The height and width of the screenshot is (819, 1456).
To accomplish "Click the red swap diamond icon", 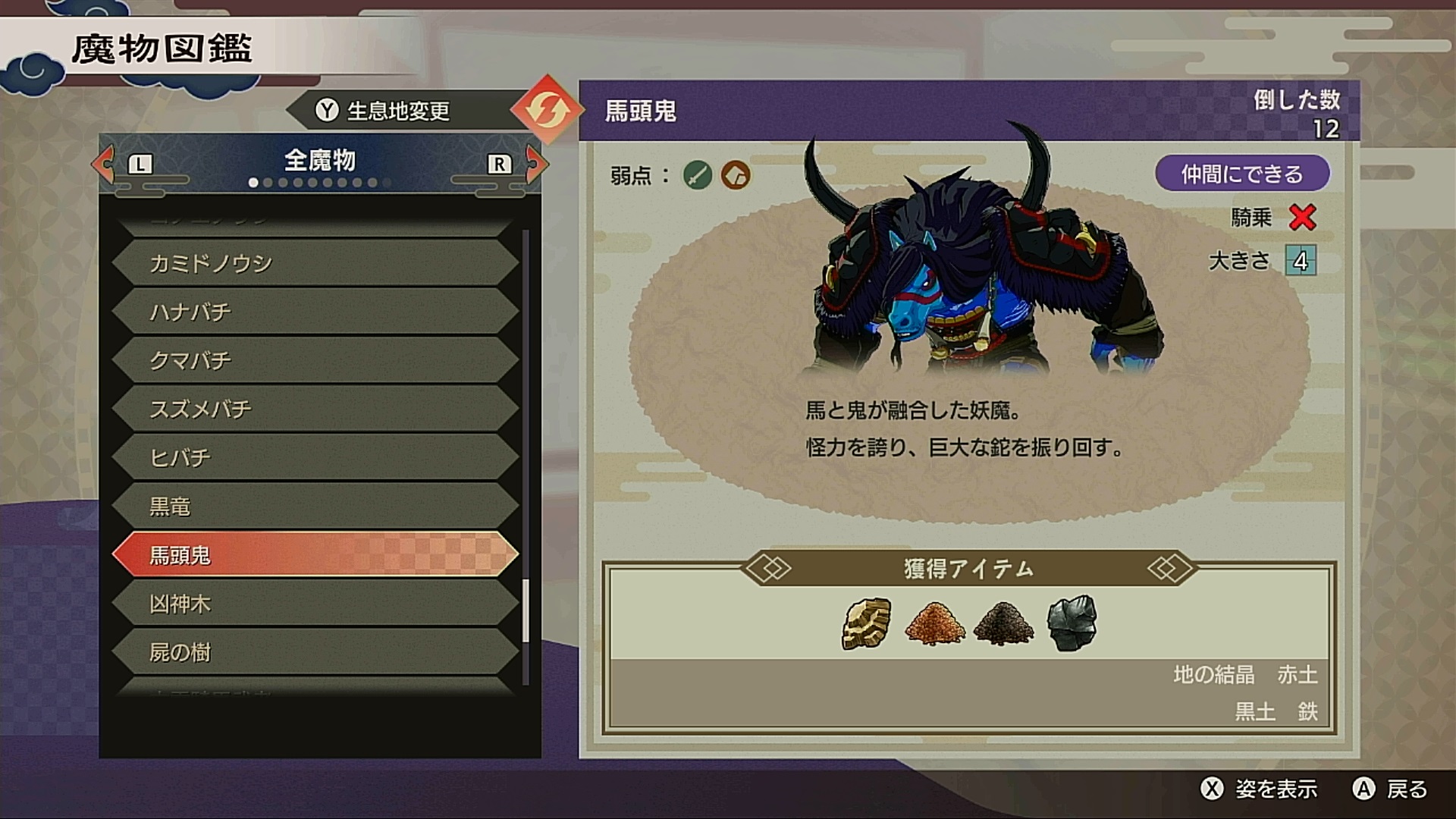I will pos(545,110).
